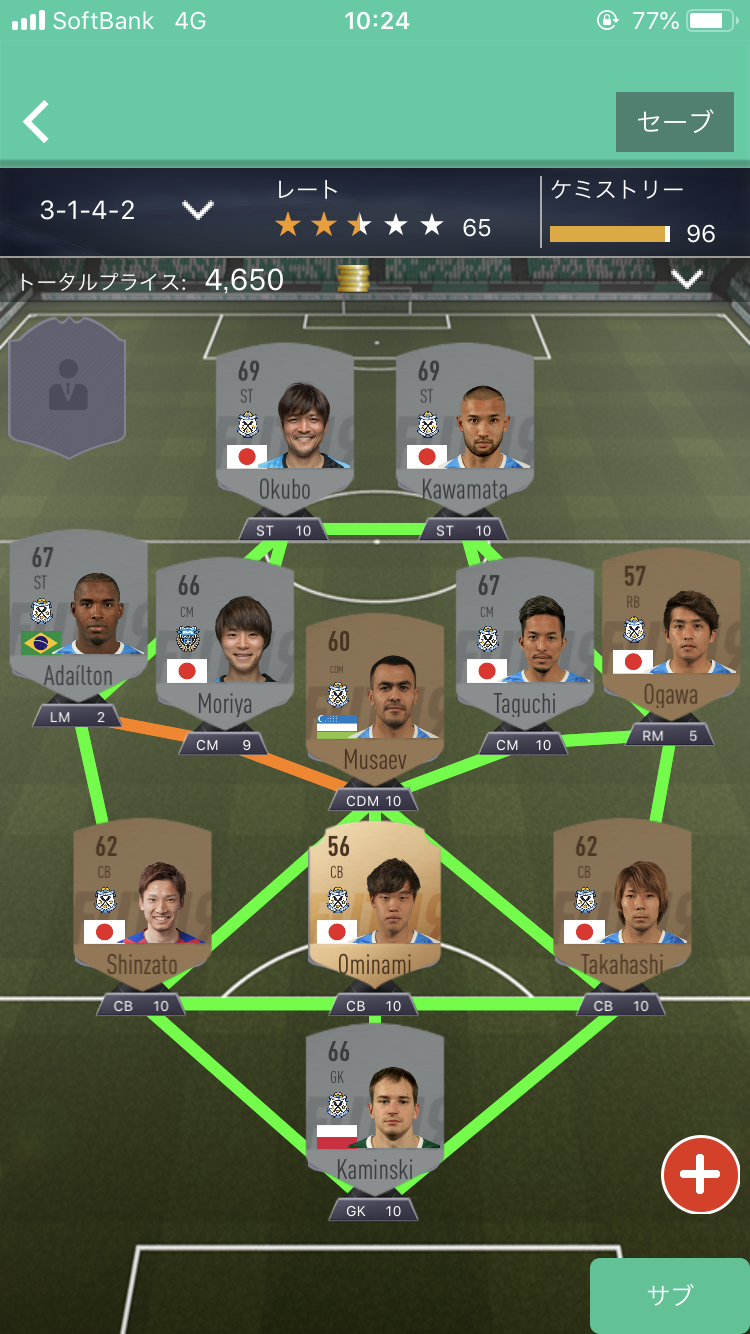Screen dimensions: 750x1334
Task: Save the squad with セーブ button
Action: click(x=674, y=122)
